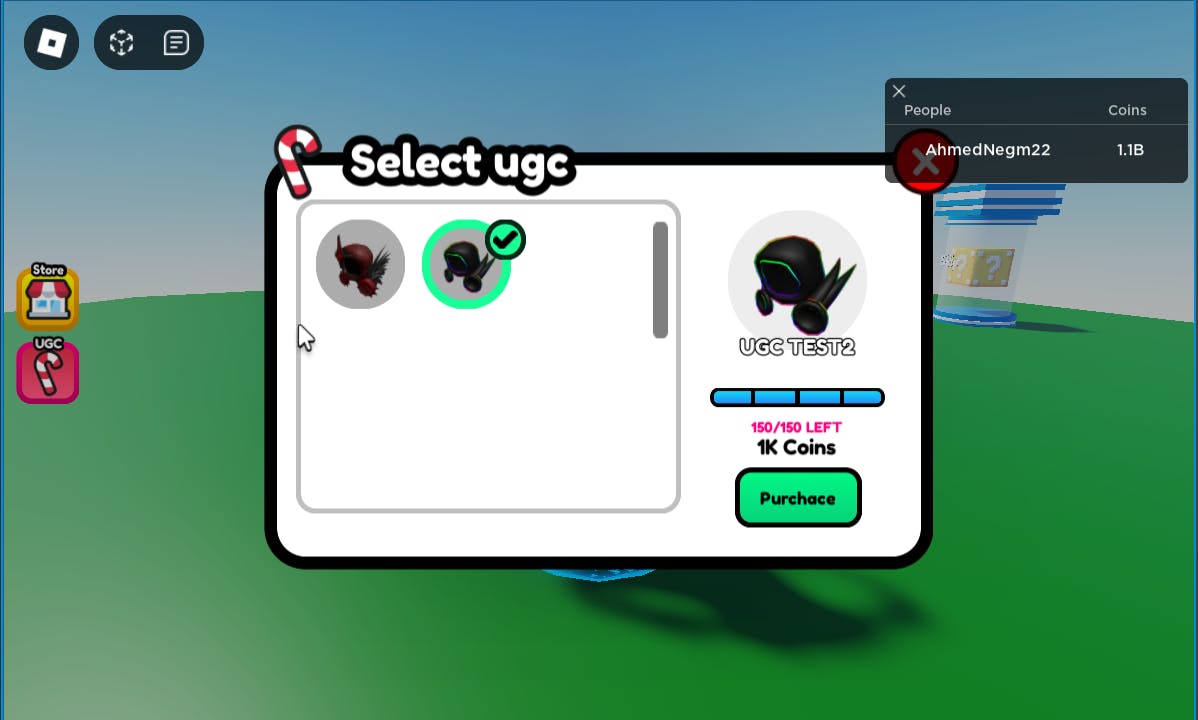1198x720 pixels.
Task: Click the UGC list scrollbar
Action: pos(660,280)
